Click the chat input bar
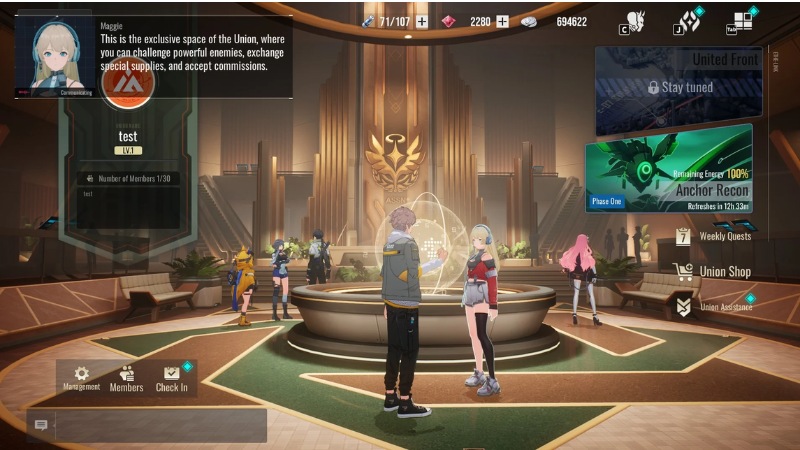This screenshot has height=450, width=800. tap(160, 425)
